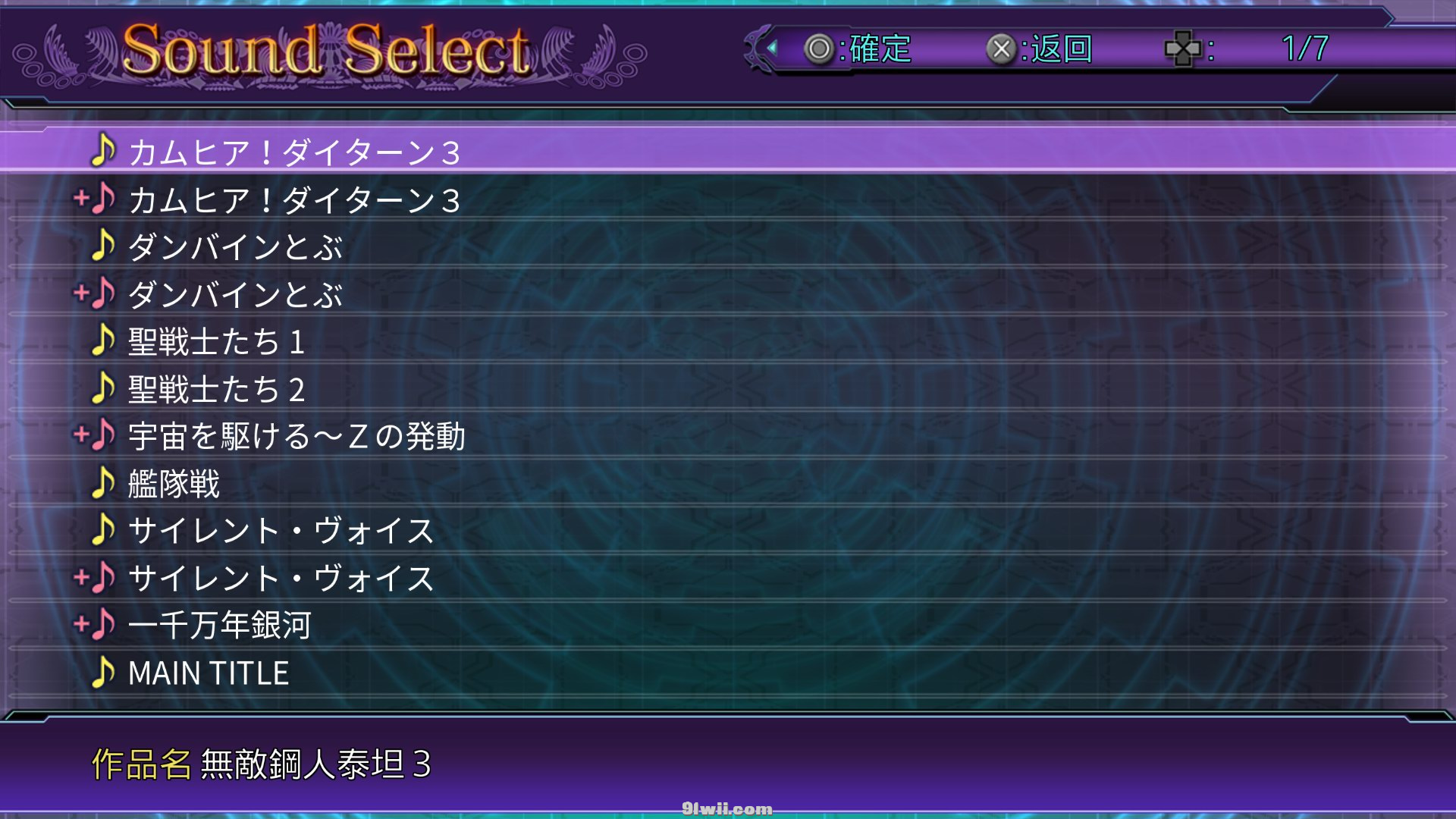Choose サイレント・ヴォイス with the plain yellow note
This screenshot has height=819, width=1456.
(281, 531)
